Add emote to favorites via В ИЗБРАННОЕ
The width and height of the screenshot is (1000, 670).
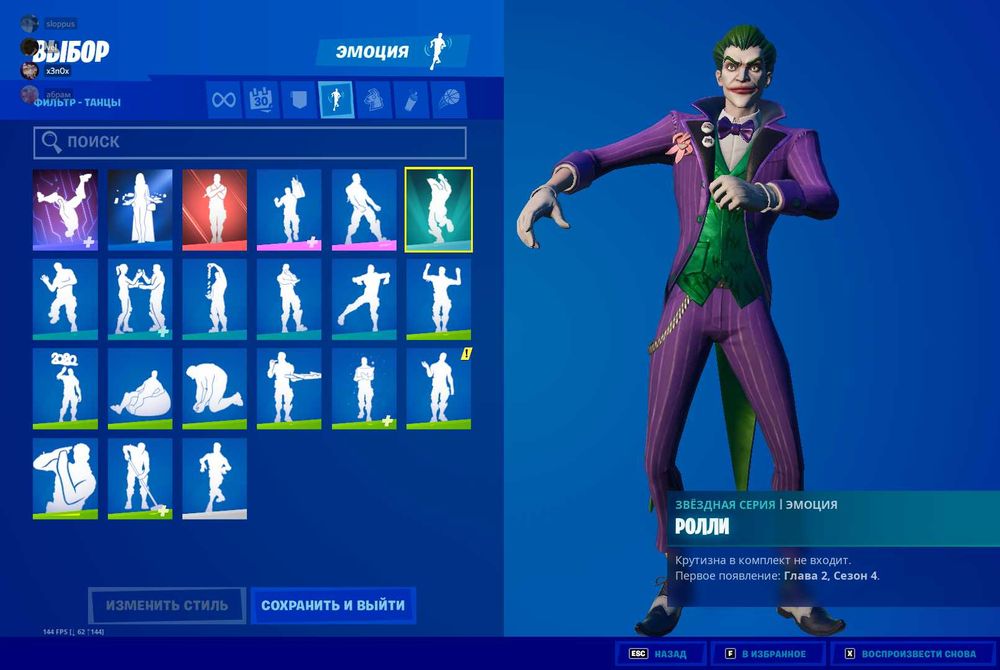click(x=763, y=654)
